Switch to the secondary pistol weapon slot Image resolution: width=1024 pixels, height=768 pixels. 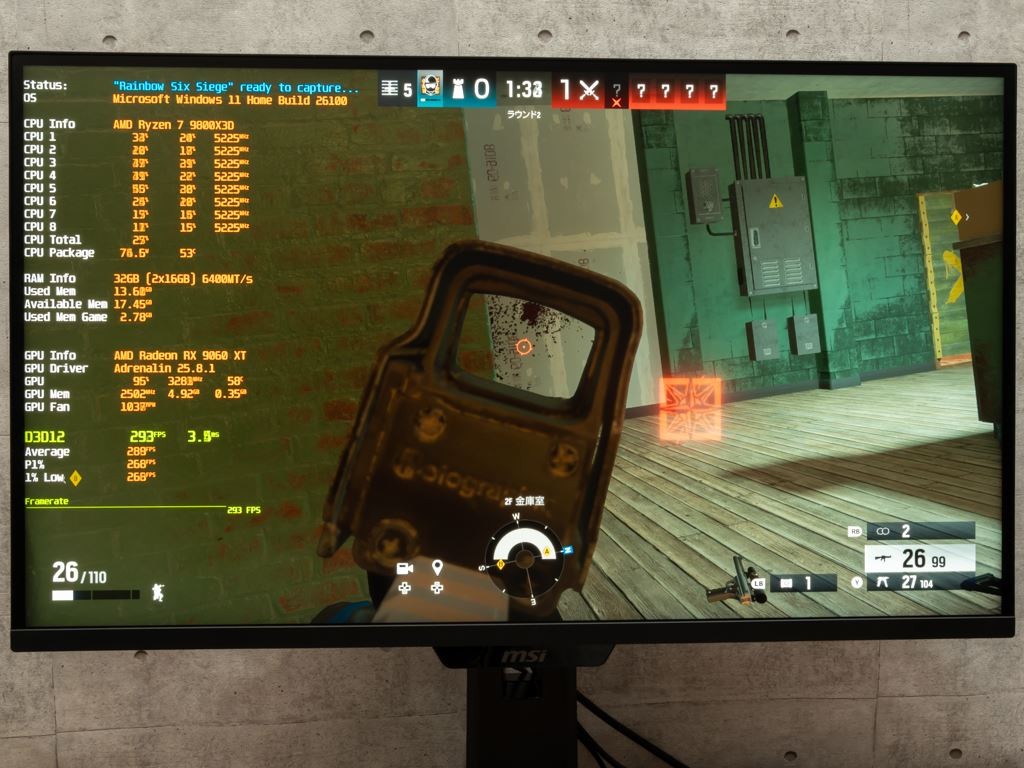[x=919, y=582]
